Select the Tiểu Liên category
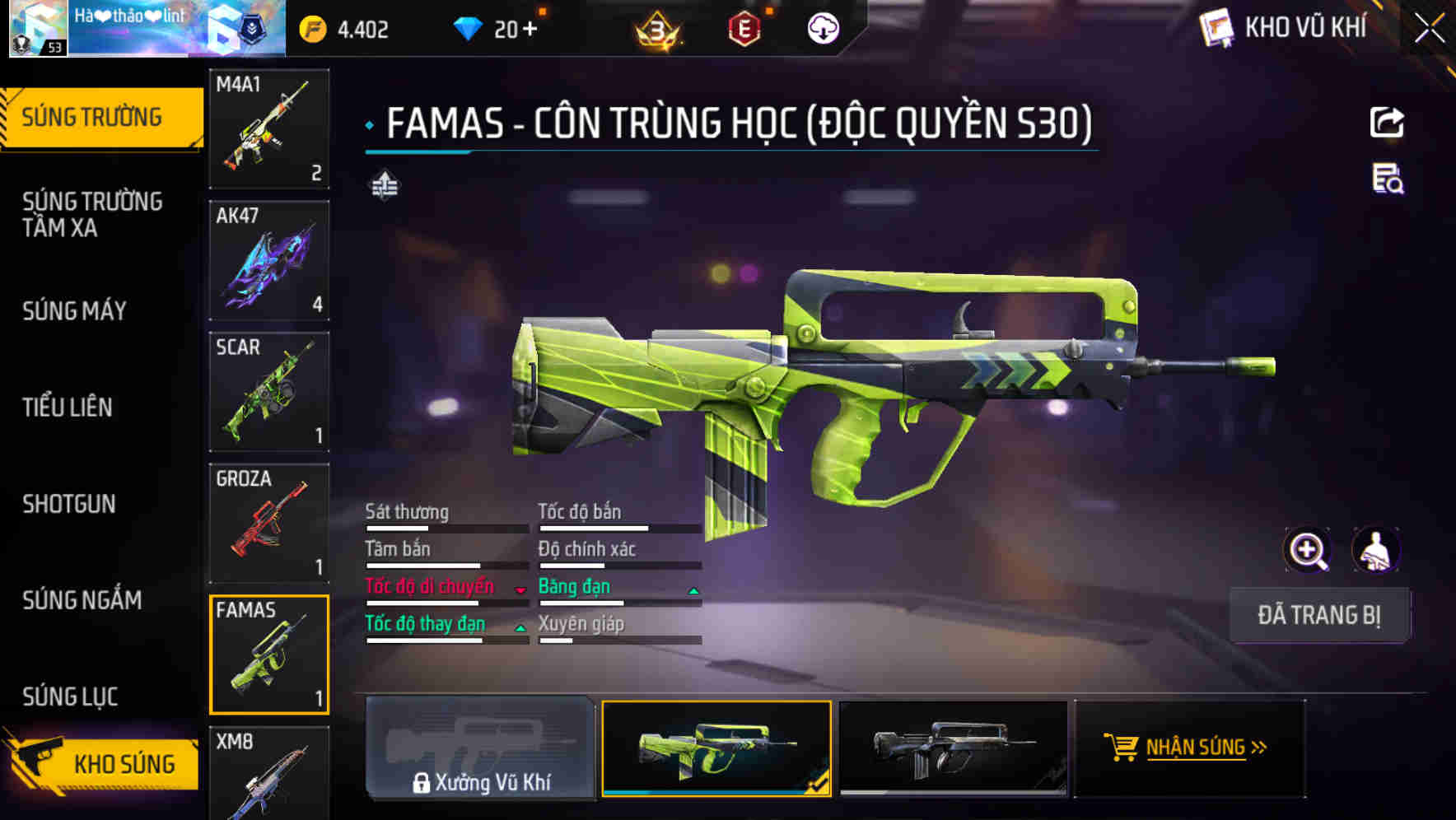 (68, 407)
